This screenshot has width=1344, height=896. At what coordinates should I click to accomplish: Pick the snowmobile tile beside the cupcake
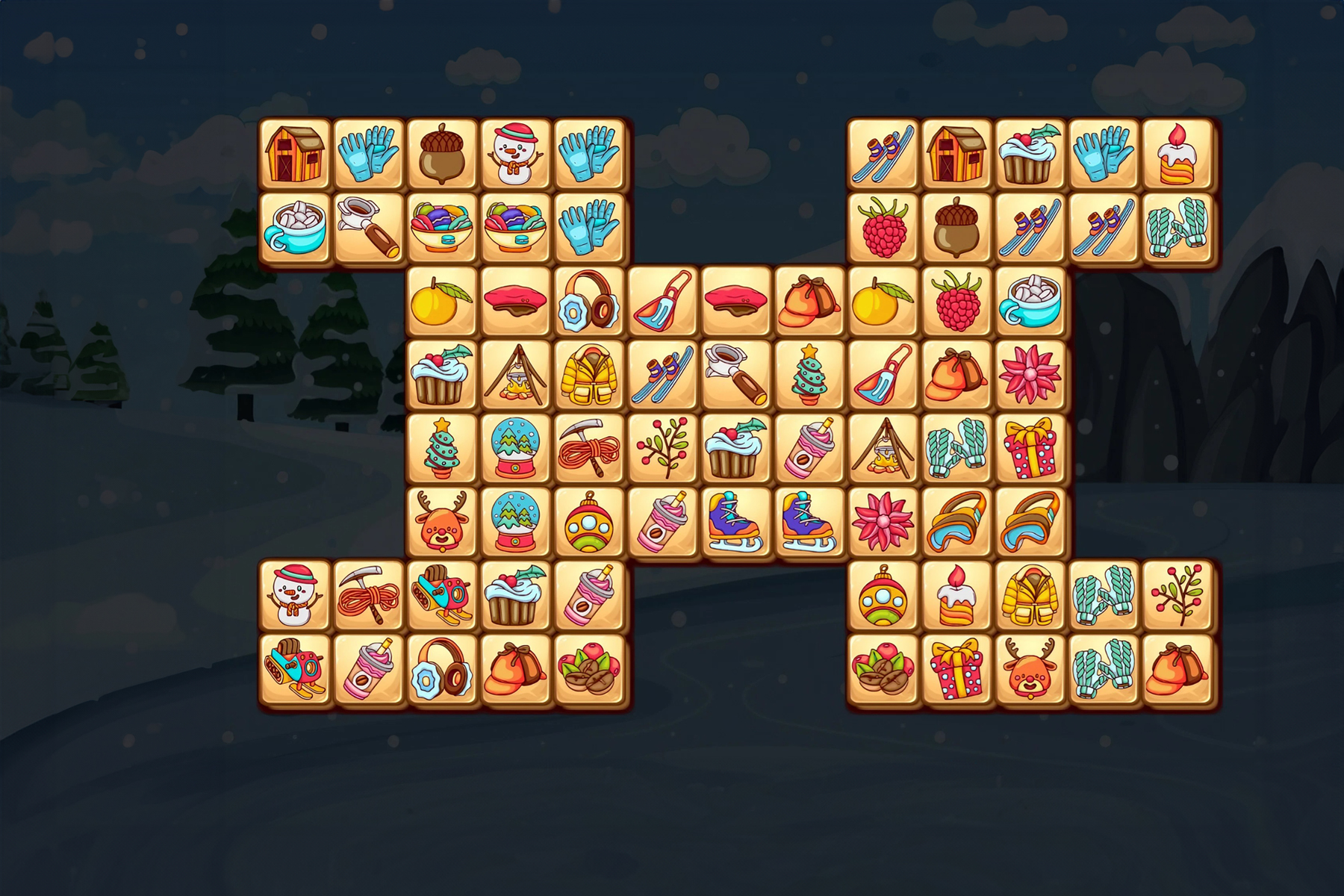(x=442, y=595)
